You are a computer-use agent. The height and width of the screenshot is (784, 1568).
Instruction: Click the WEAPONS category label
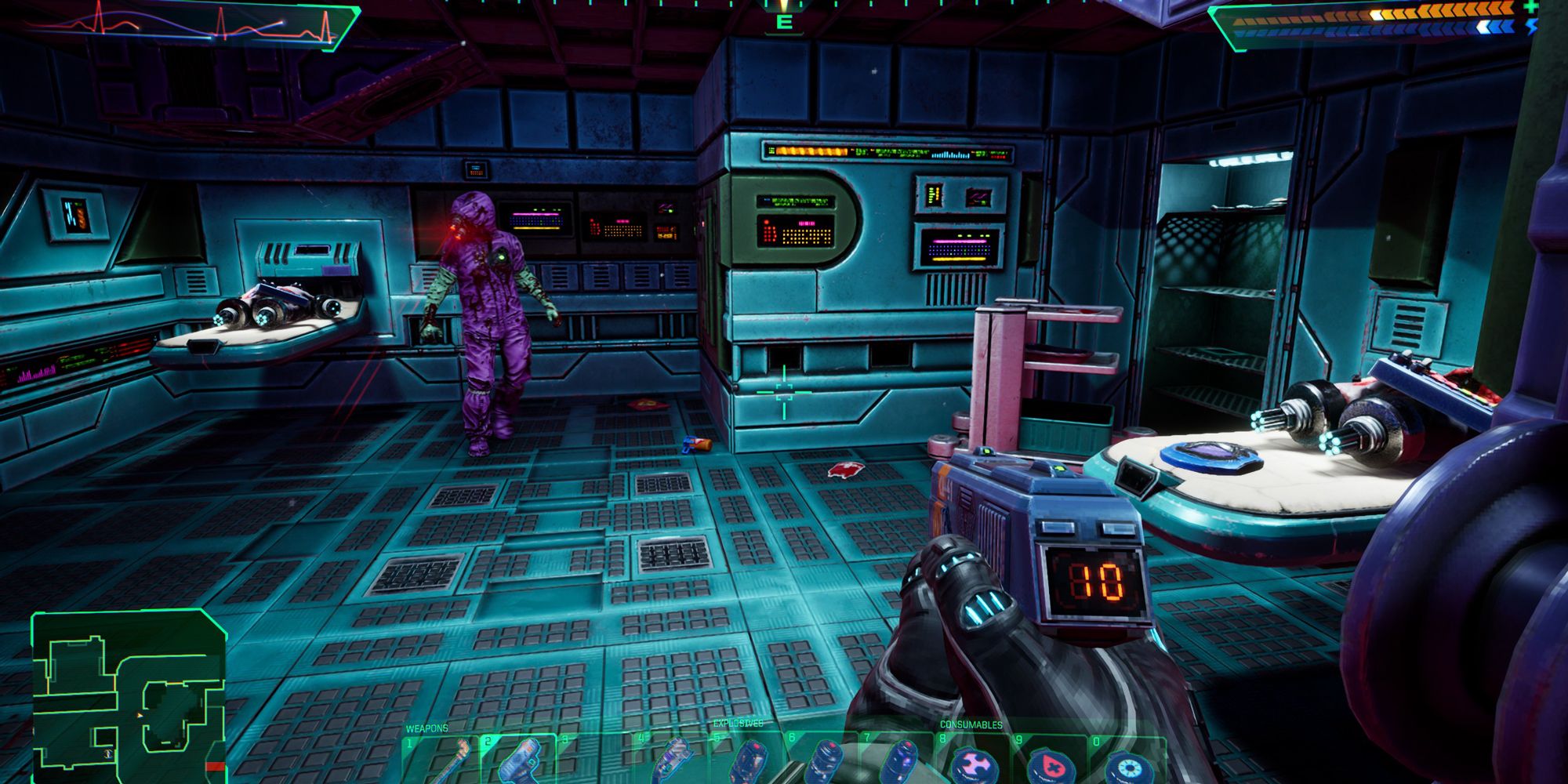[426, 728]
